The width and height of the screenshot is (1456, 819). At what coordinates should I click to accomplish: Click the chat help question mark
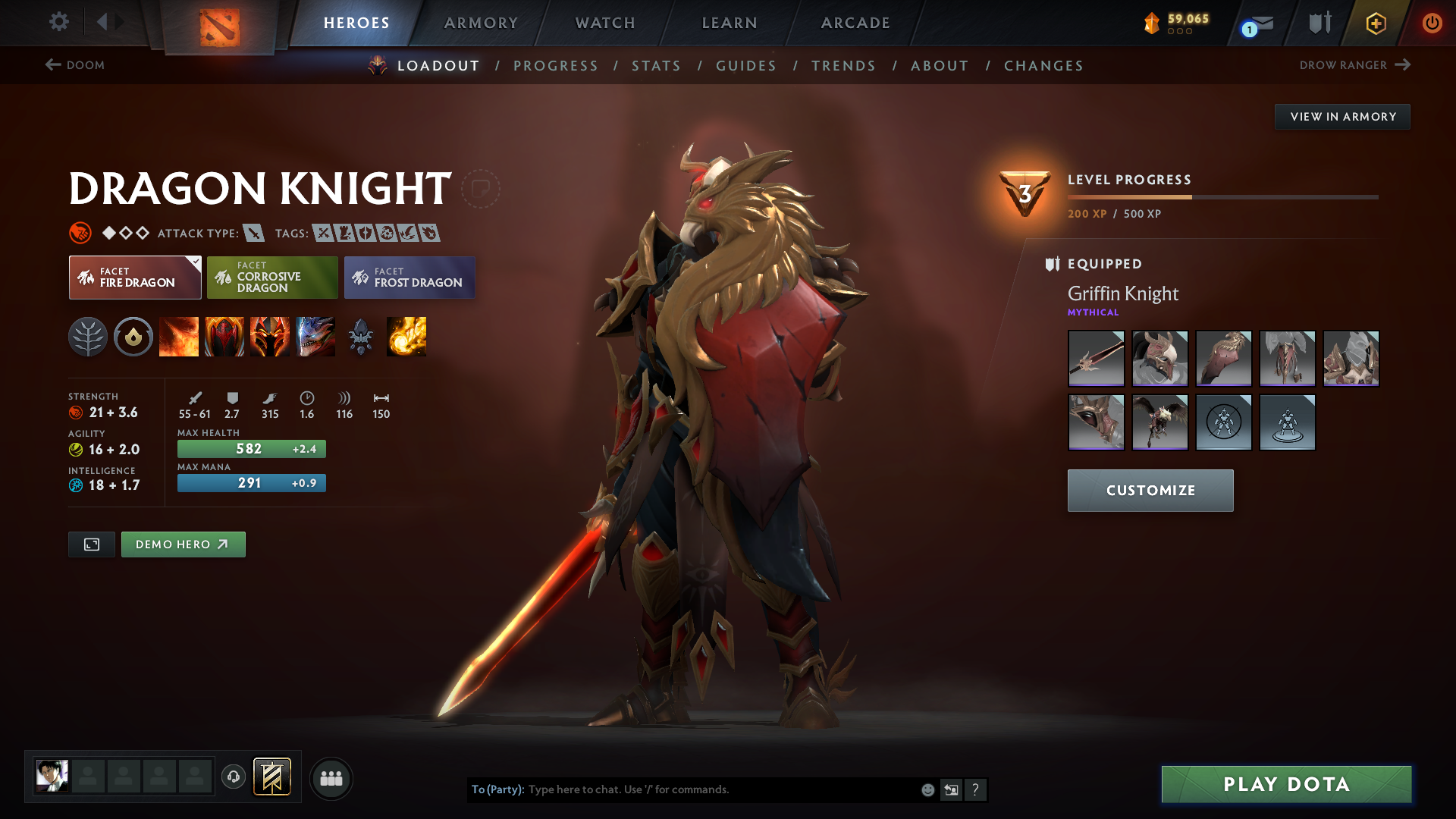[976, 789]
